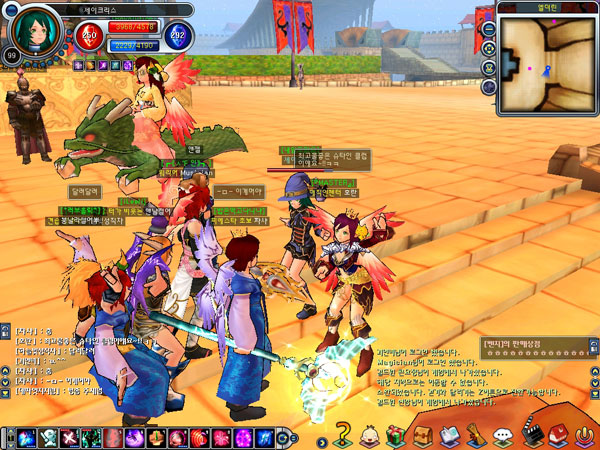600x450 pixels.
Task: Open the rolled scroll quest icon
Action: [476, 435]
